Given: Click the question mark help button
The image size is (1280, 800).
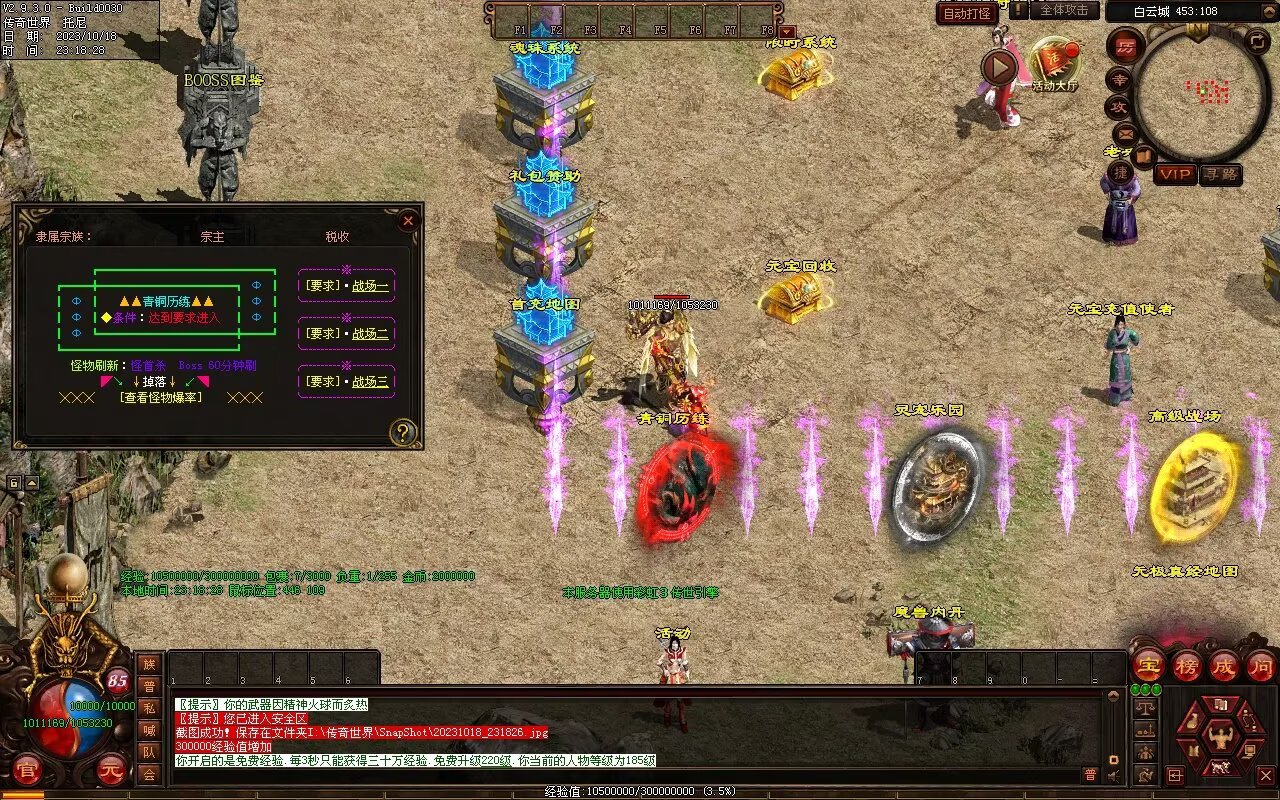Looking at the screenshot, I should click(403, 432).
